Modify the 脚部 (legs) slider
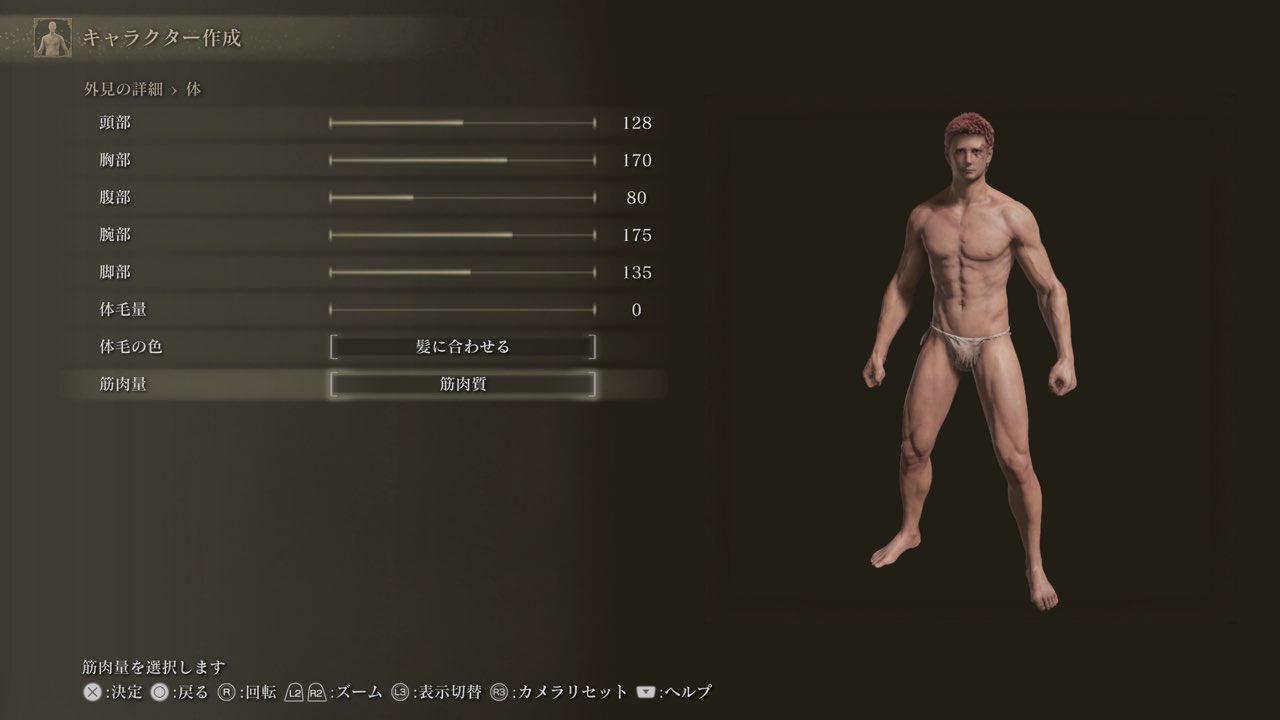The image size is (1280, 720). point(462,272)
